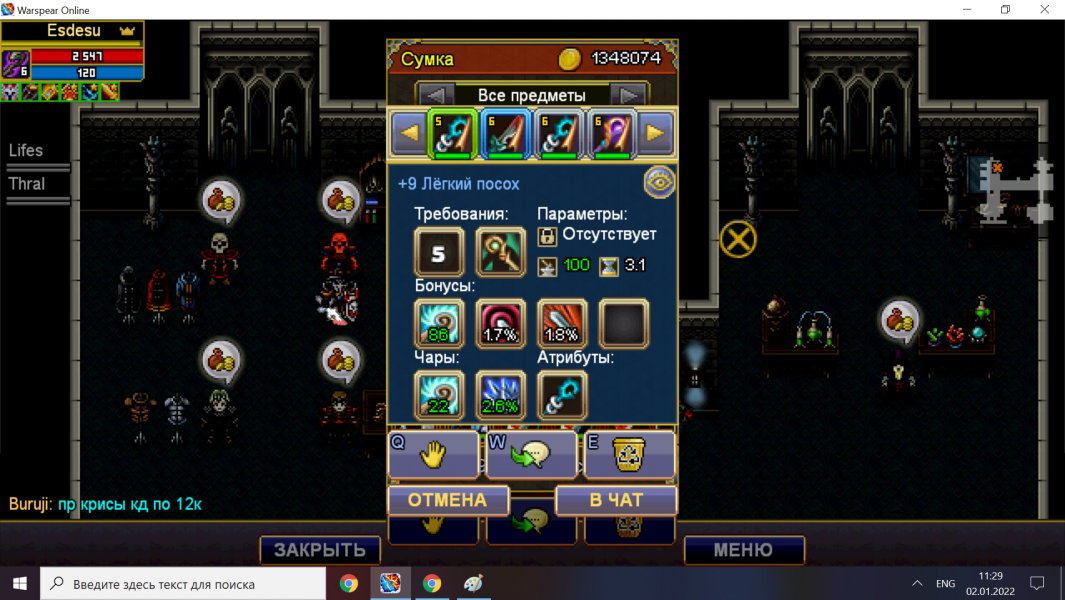This screenshot has width=1065, height=600.
Task: Close the window with ЗАКРЫТЬ
Action: tap(320, 550)
